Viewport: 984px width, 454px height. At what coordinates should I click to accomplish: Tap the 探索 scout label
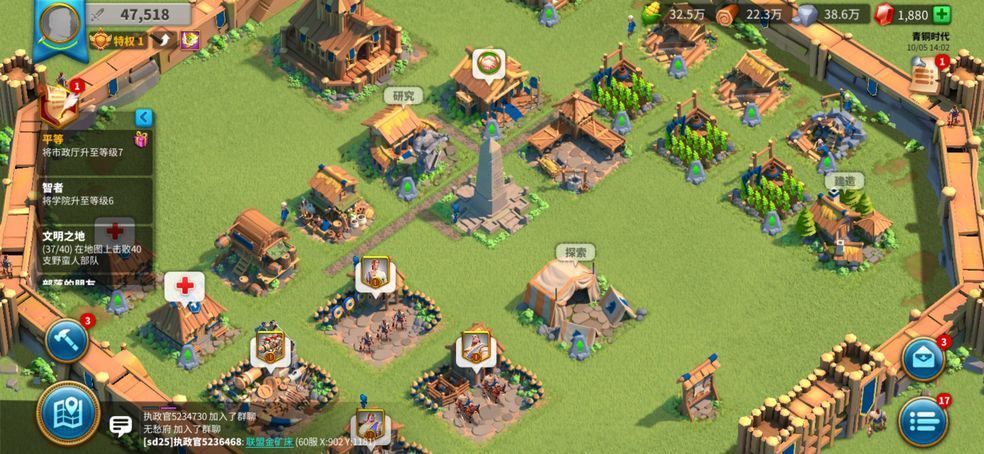pos(575,252)
